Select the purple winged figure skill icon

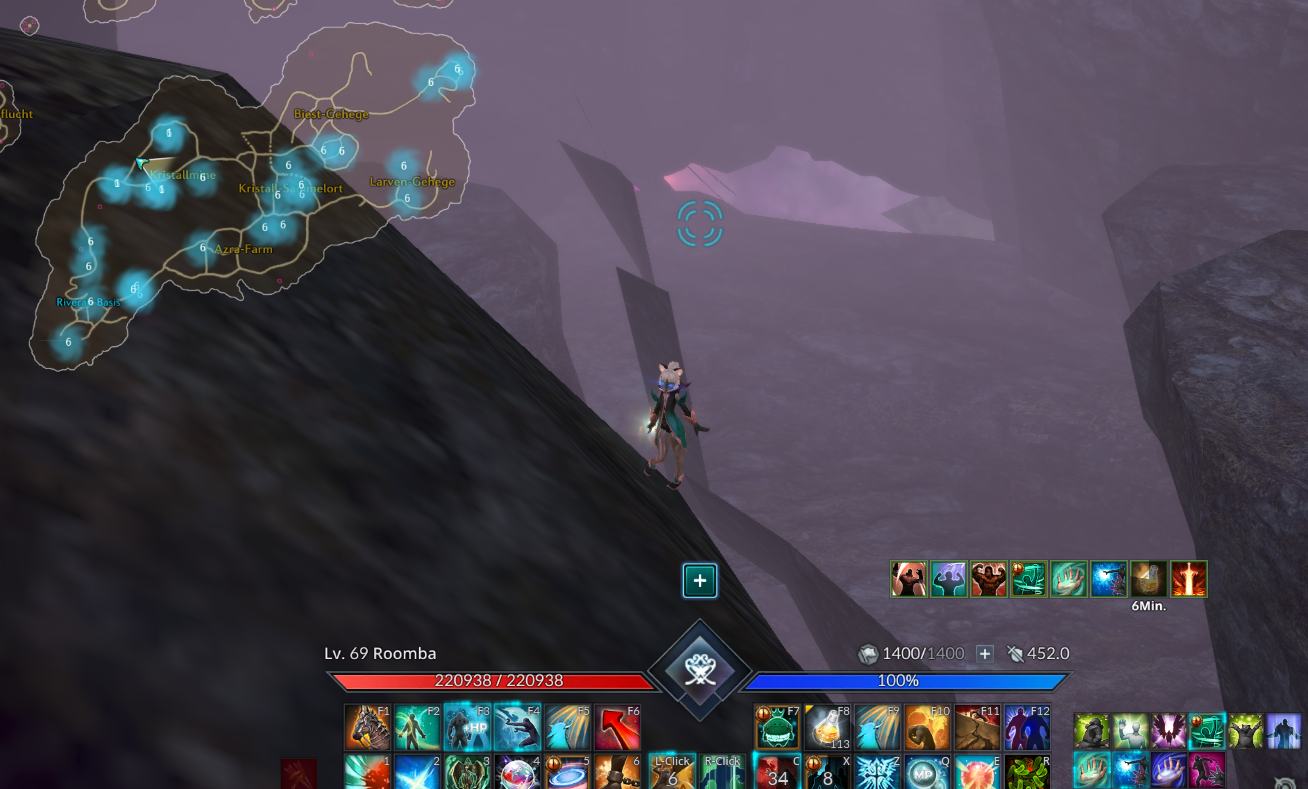(x=1169, y=731)
